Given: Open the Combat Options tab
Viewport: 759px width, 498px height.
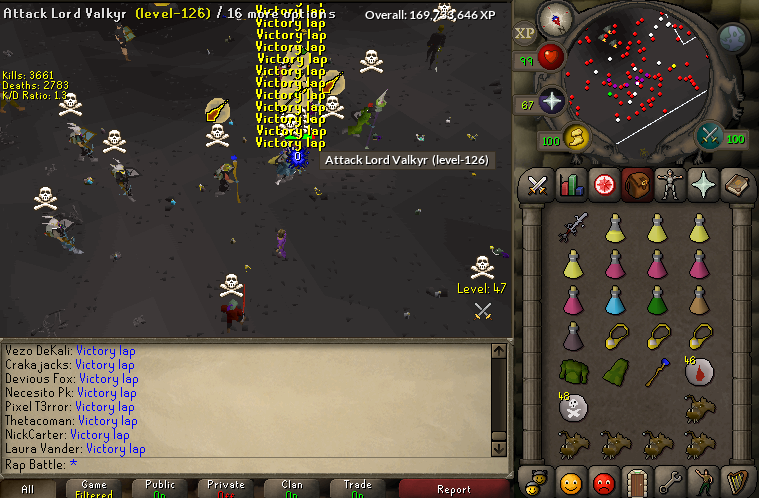Looking at the screenshot, I should [x=538, y=185].
